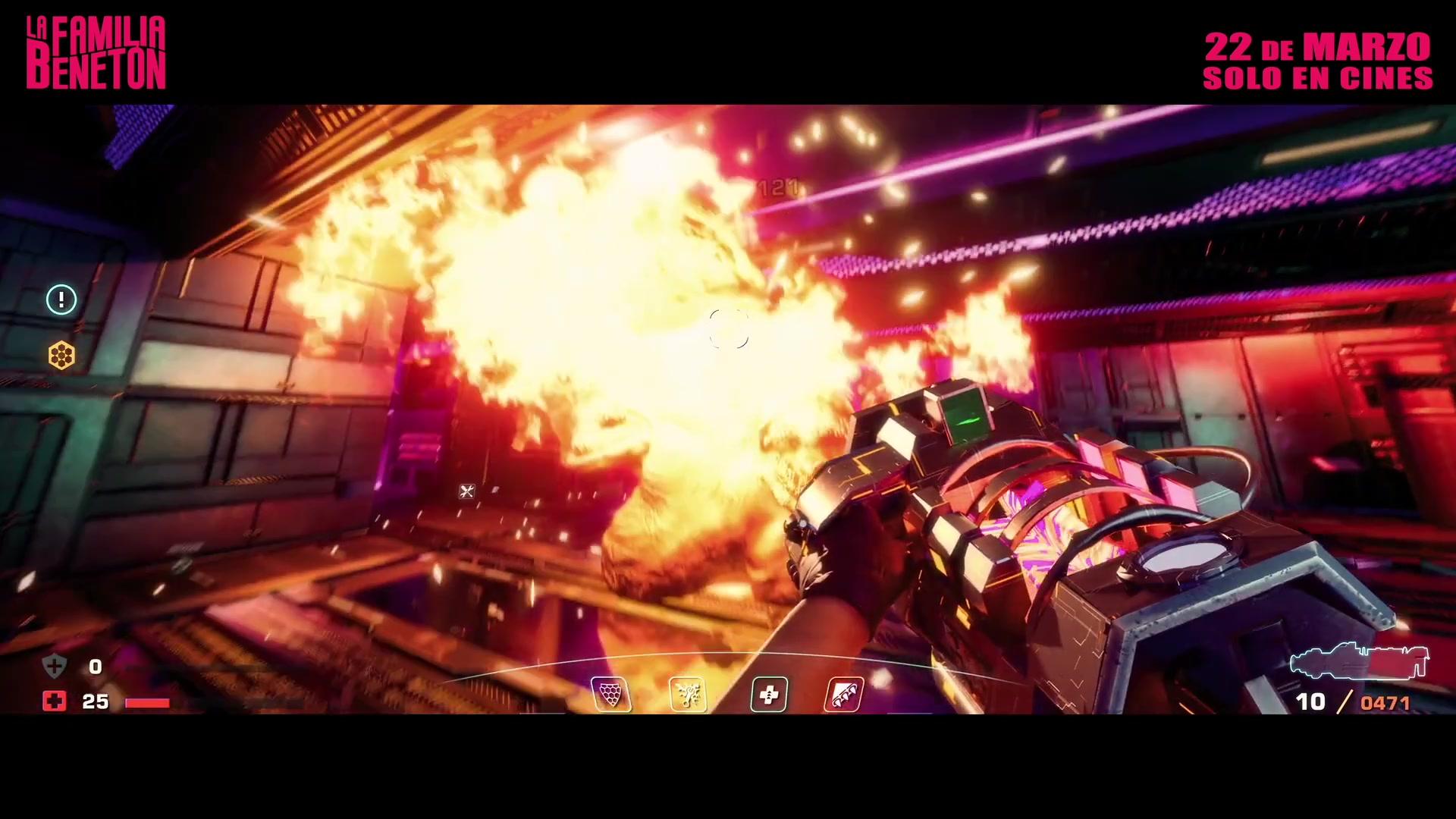
Task: Click the red health bar next to 25
Action: click(x=149, y=702)
